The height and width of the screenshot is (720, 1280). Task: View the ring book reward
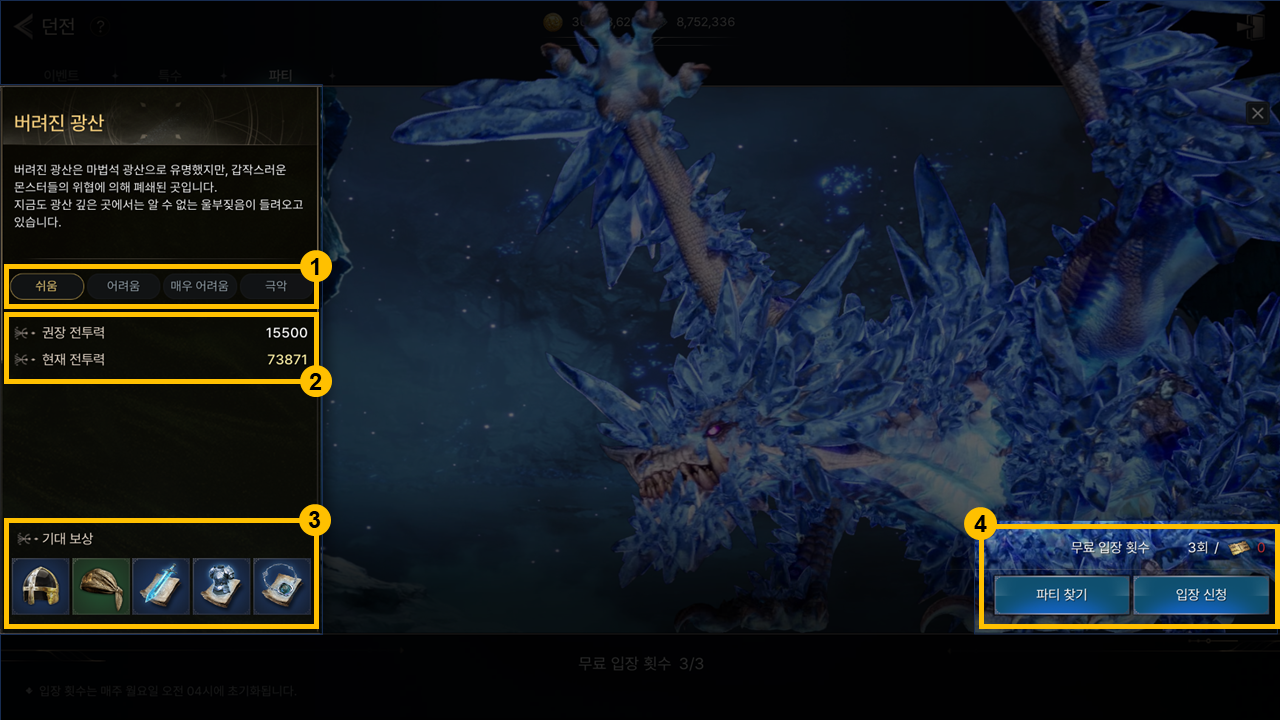pos(281,587)
